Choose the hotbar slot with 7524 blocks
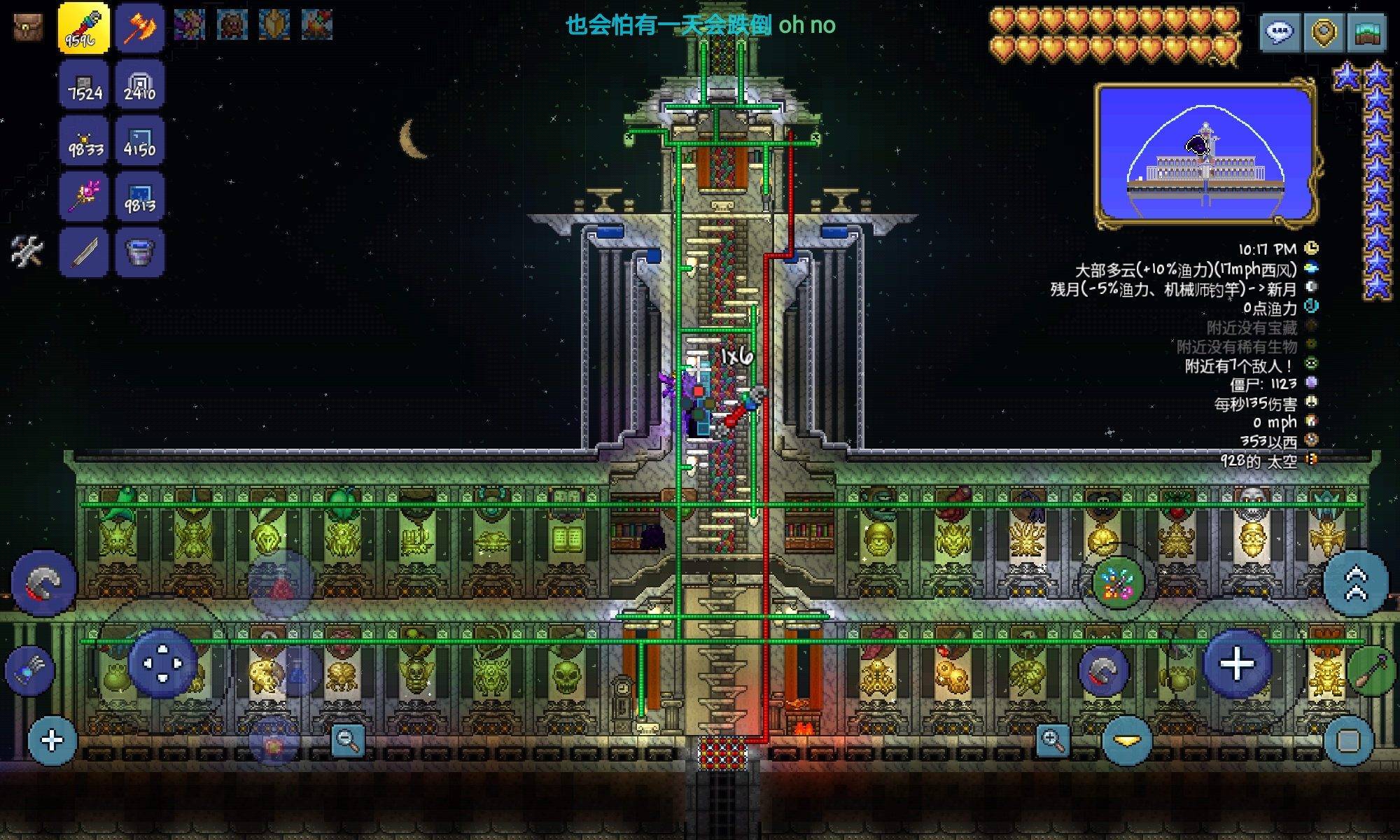The image size is (1400, 840). point(84,85)
